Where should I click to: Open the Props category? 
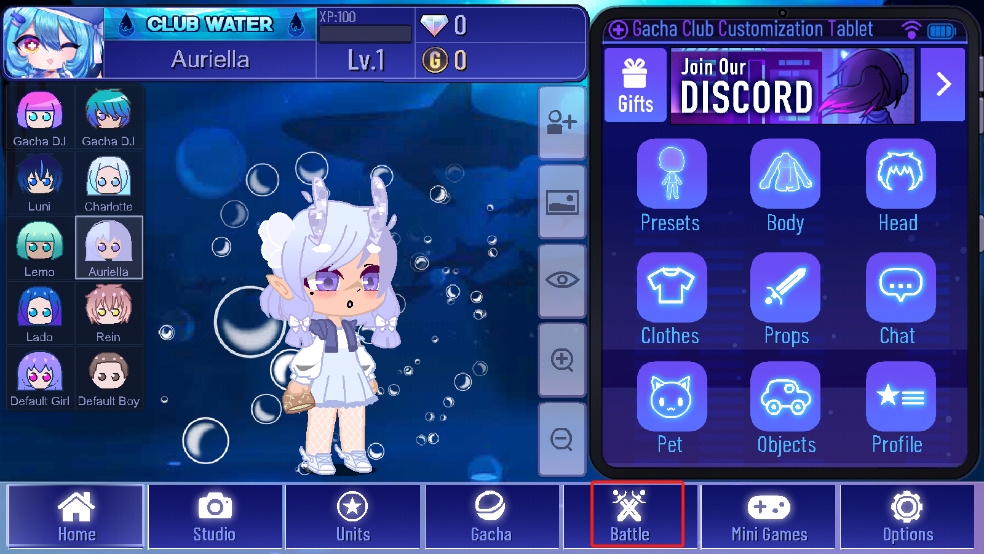(x=785, y=298)
